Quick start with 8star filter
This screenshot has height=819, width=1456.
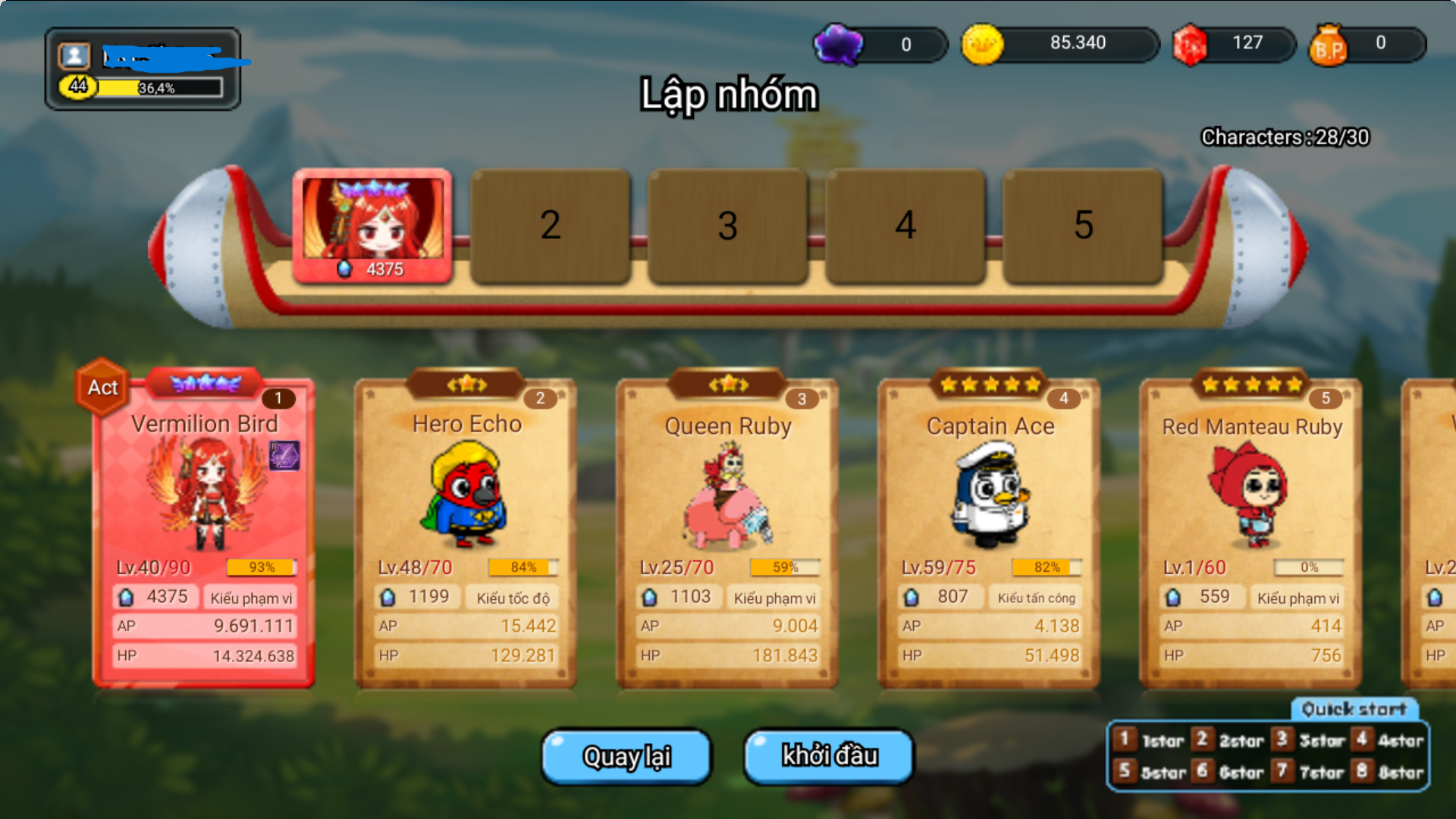click(1389, 772)
